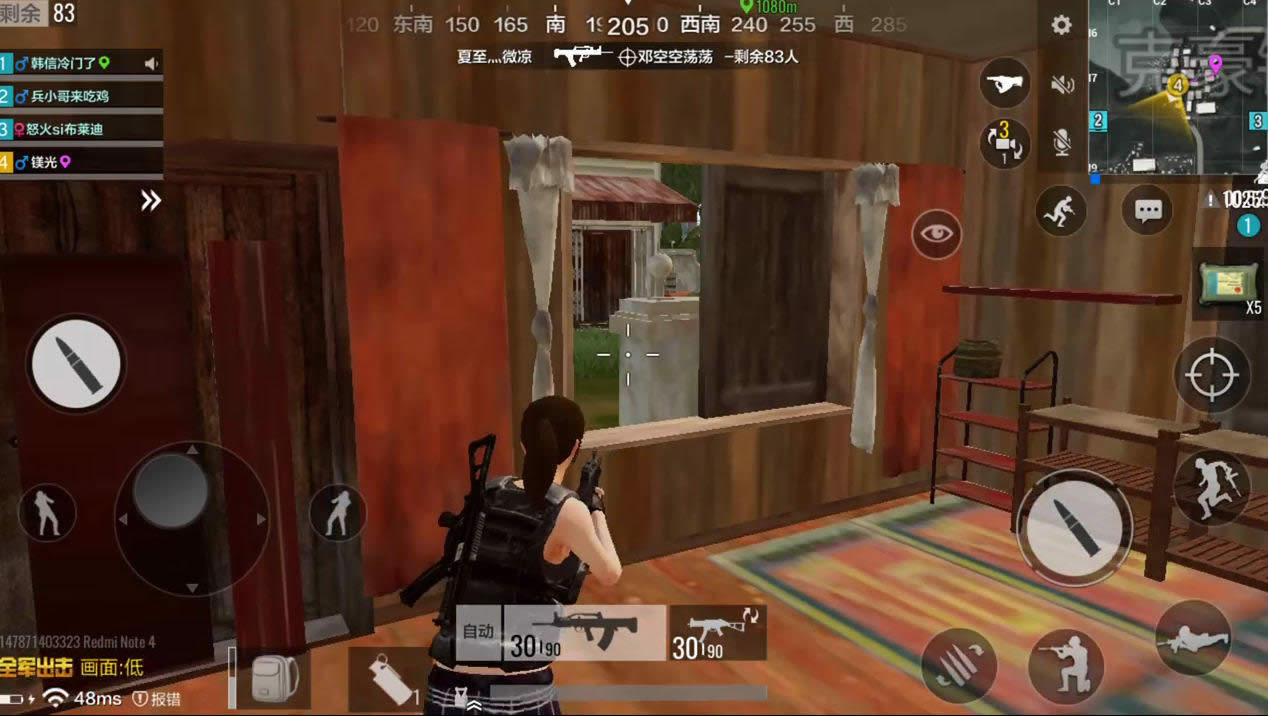Crouch using the kneeling soldier button

pos(1065,665)
